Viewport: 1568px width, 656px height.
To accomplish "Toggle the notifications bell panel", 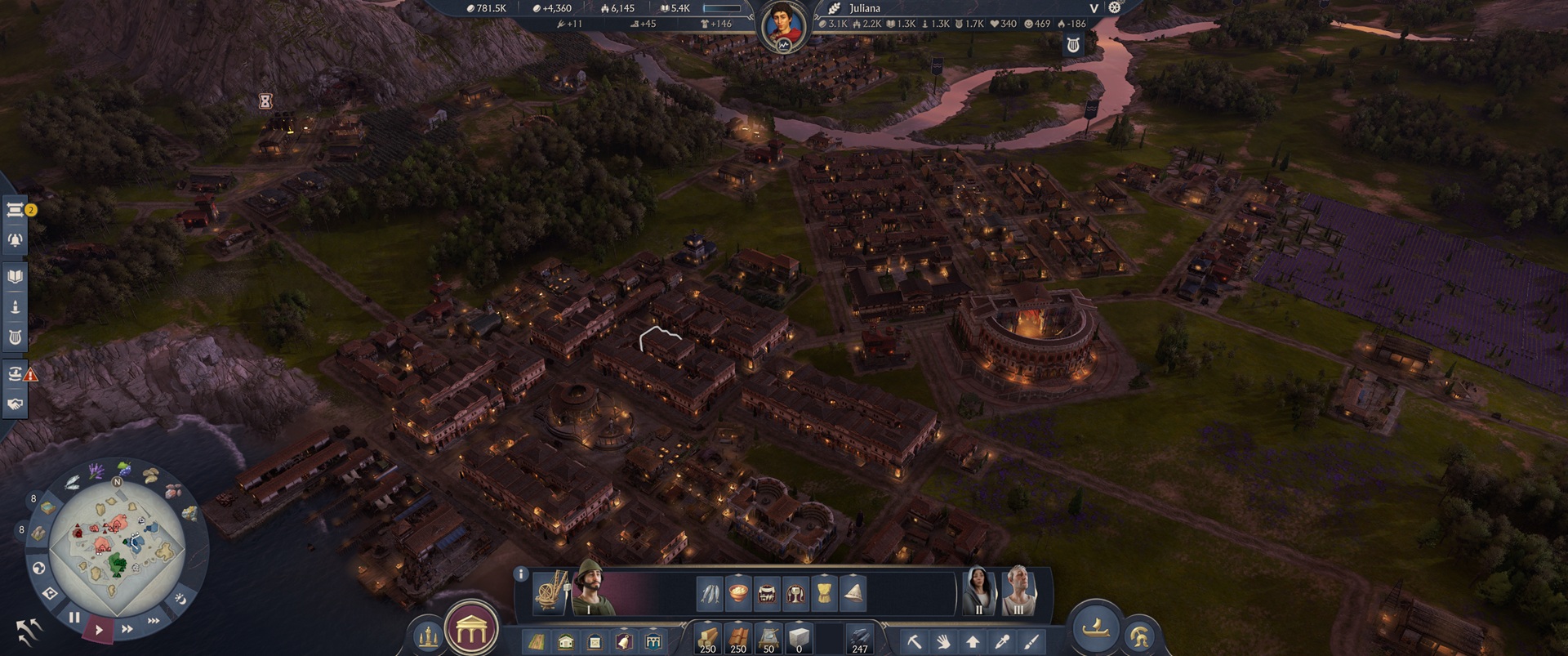I will tap(15, 239).
